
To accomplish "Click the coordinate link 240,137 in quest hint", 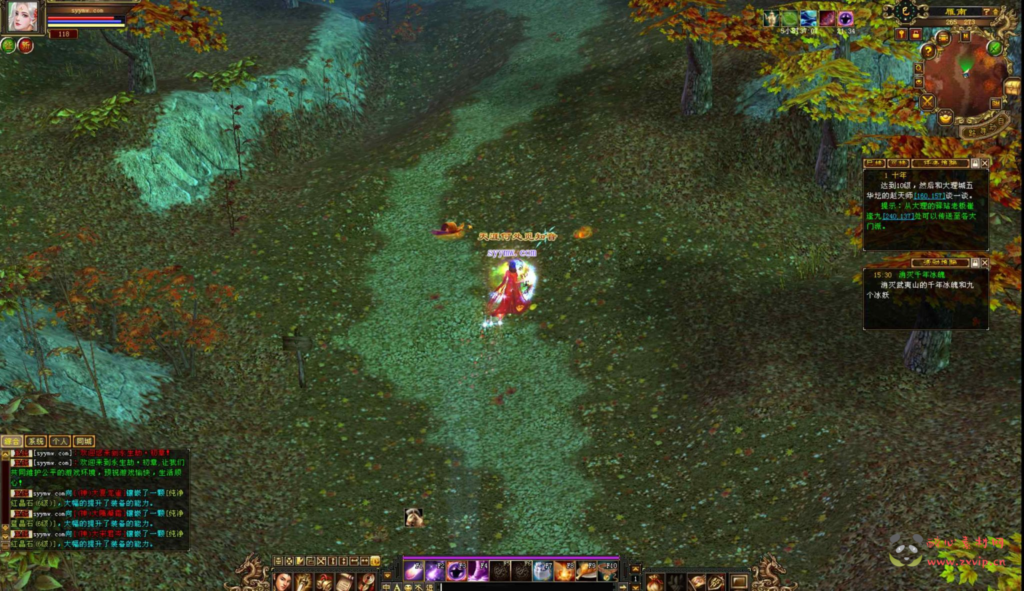I will click(x=897, y=216).
